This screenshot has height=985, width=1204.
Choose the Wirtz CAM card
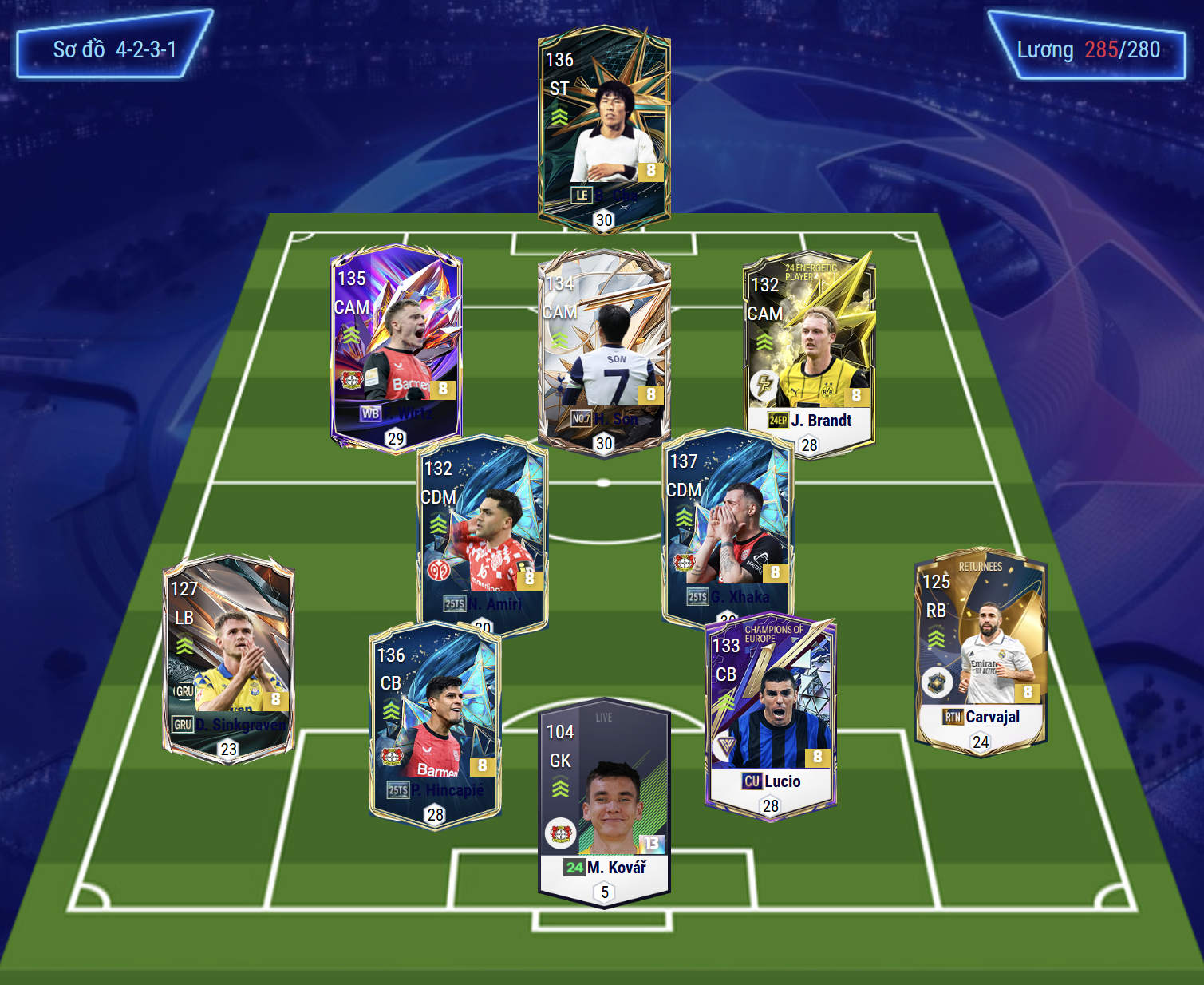coord(396,347)
